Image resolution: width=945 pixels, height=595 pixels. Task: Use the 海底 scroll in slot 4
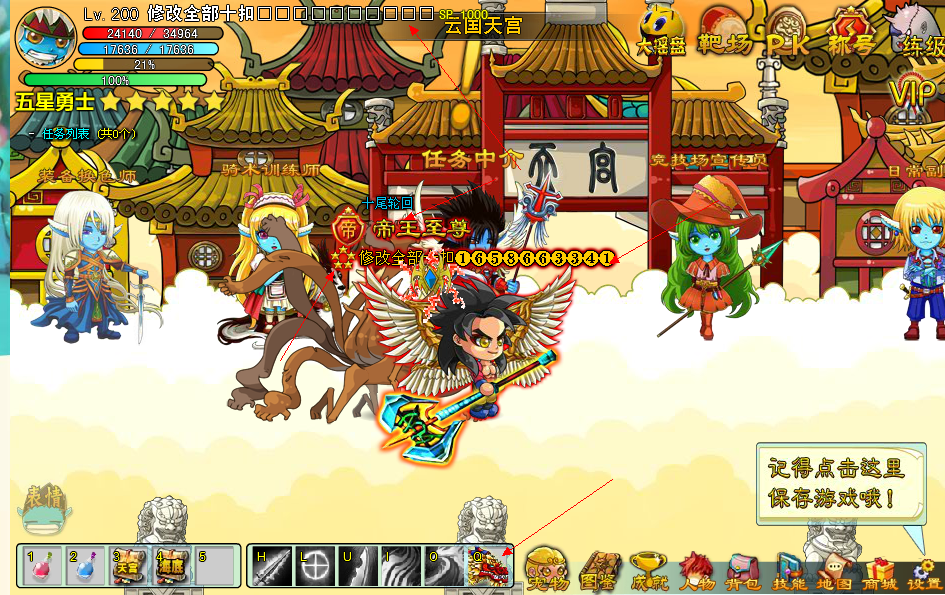pyautogui.click(x=172, y=567)
